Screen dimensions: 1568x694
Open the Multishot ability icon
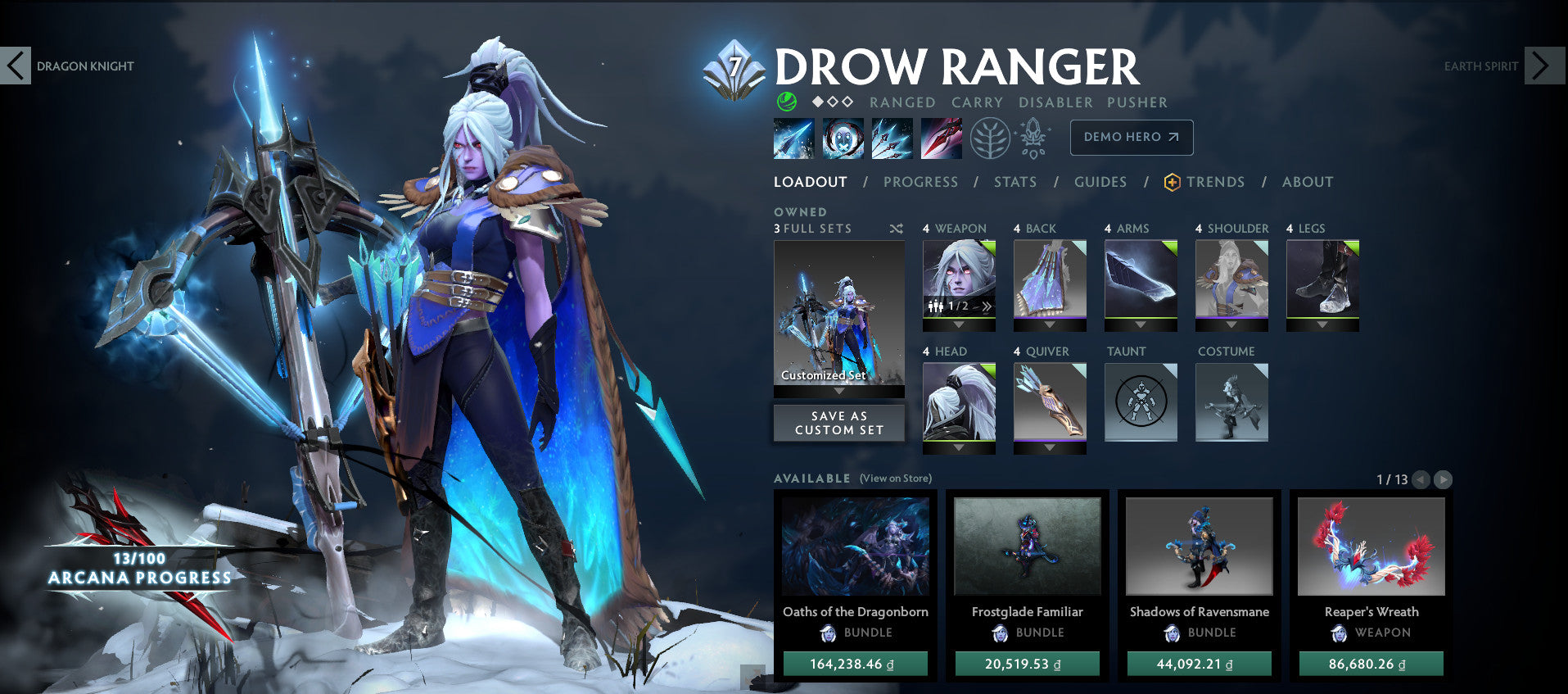892,138
